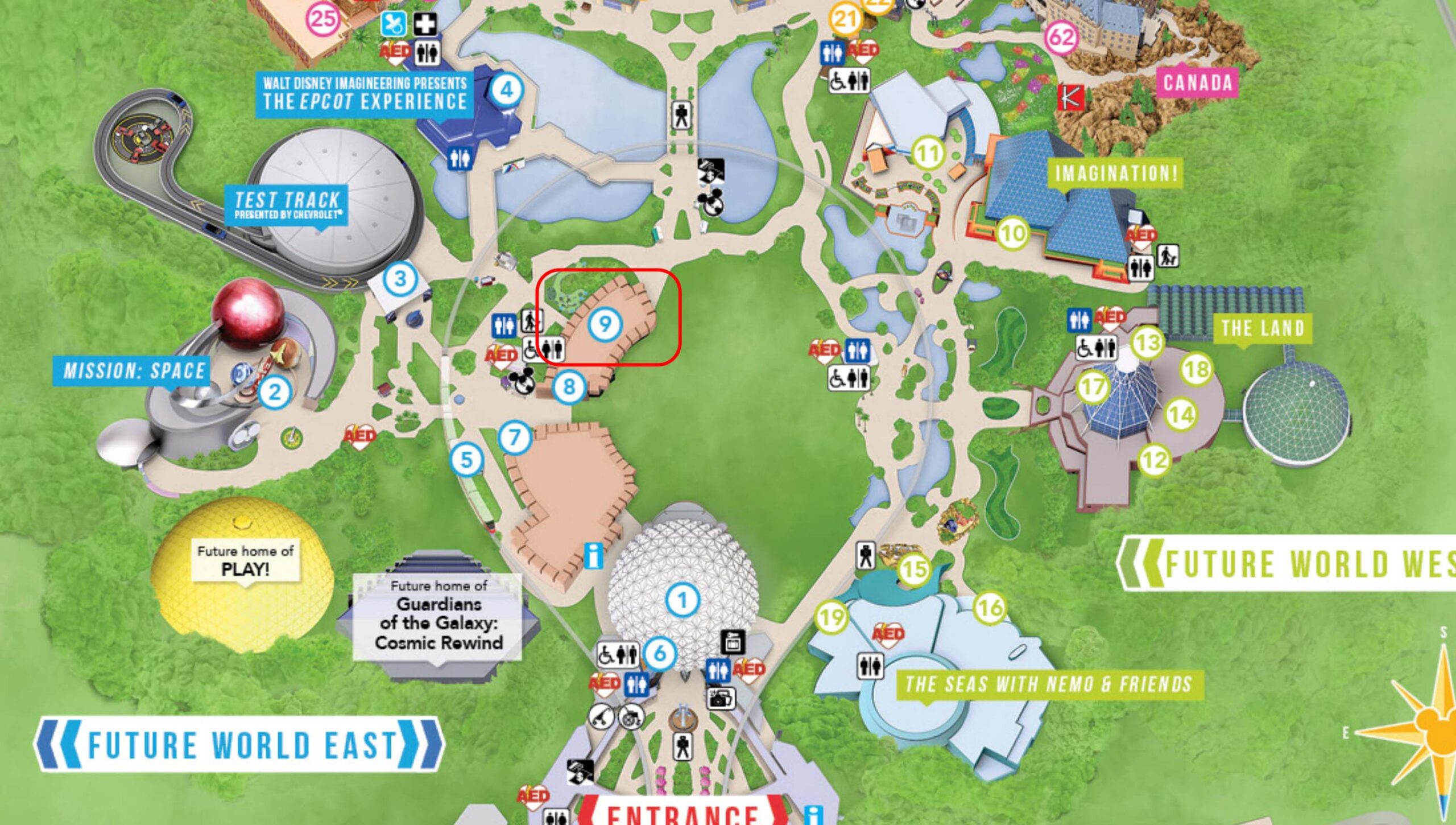Select the Imagination! label

pyautogui.click(x=1116, y=173)
